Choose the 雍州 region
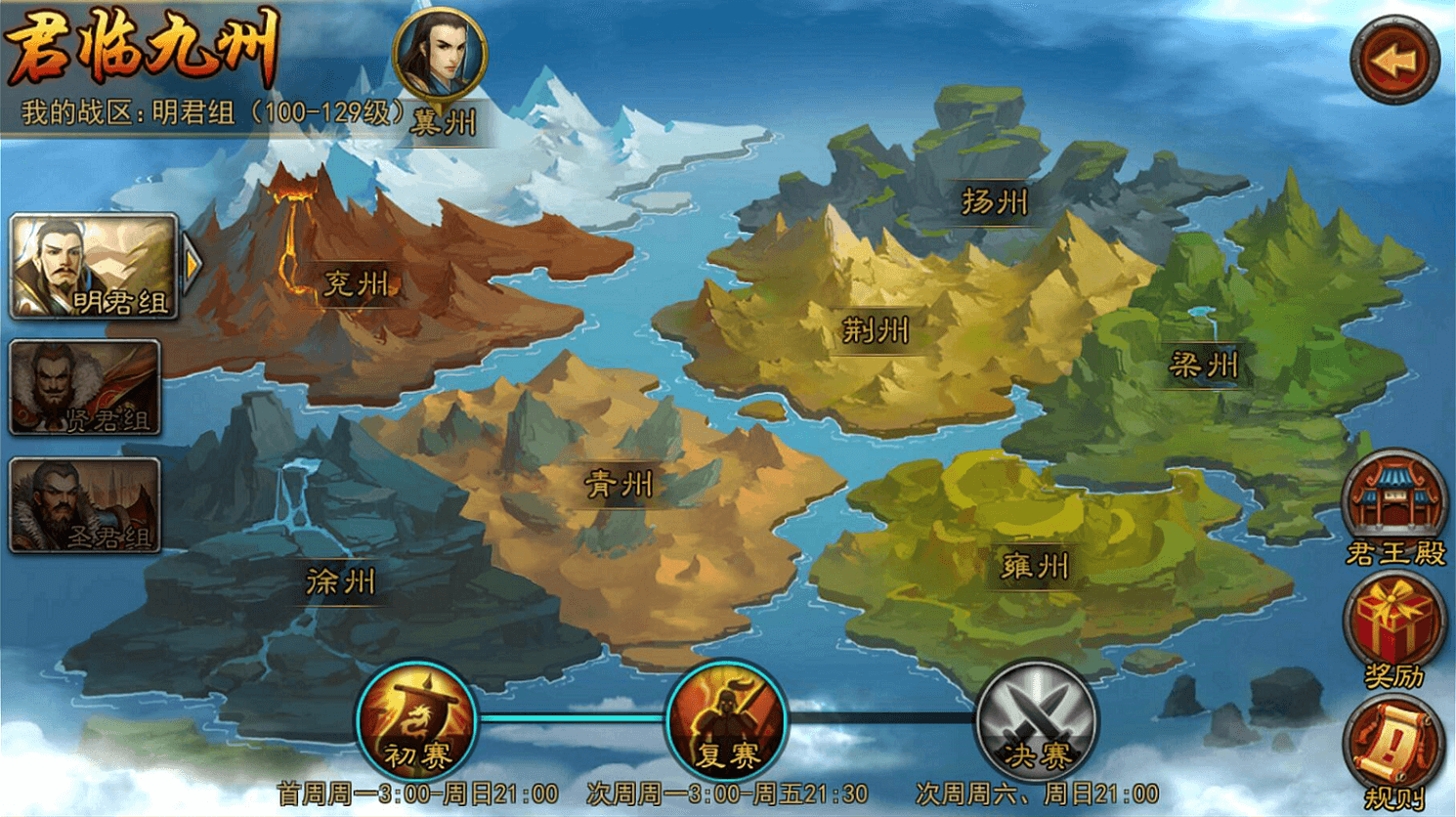 coord(1035,566)
